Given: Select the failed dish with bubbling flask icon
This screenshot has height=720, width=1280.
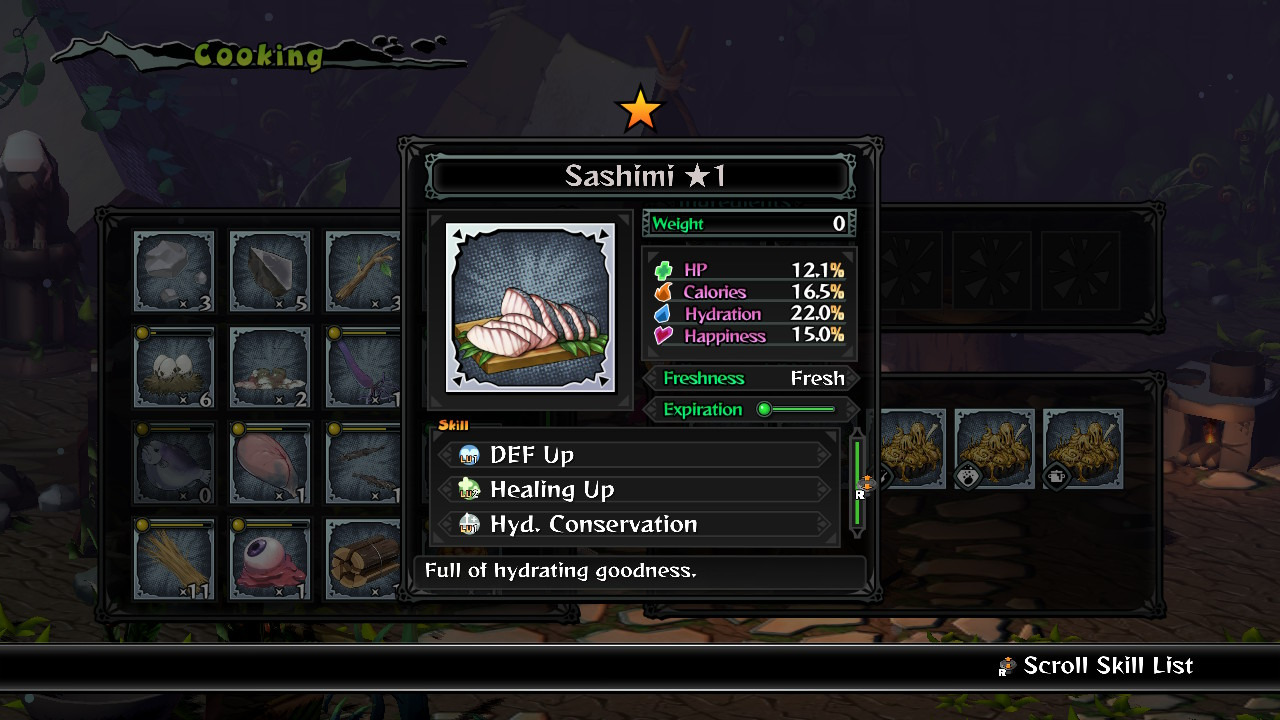Looking at the screenshot, I should click(x=994, y=449).
